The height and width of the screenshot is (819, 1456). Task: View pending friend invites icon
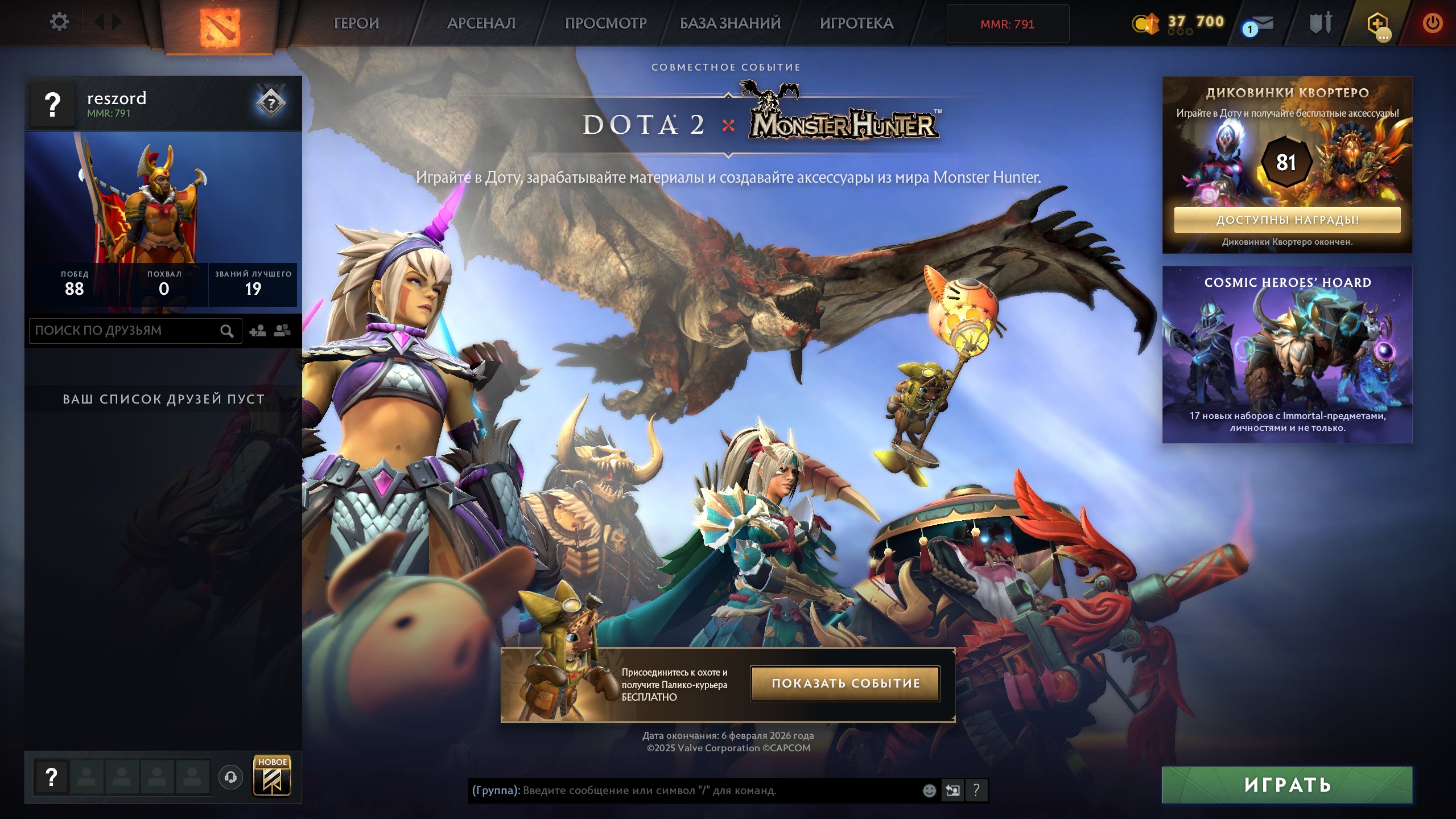coord(282,330)
